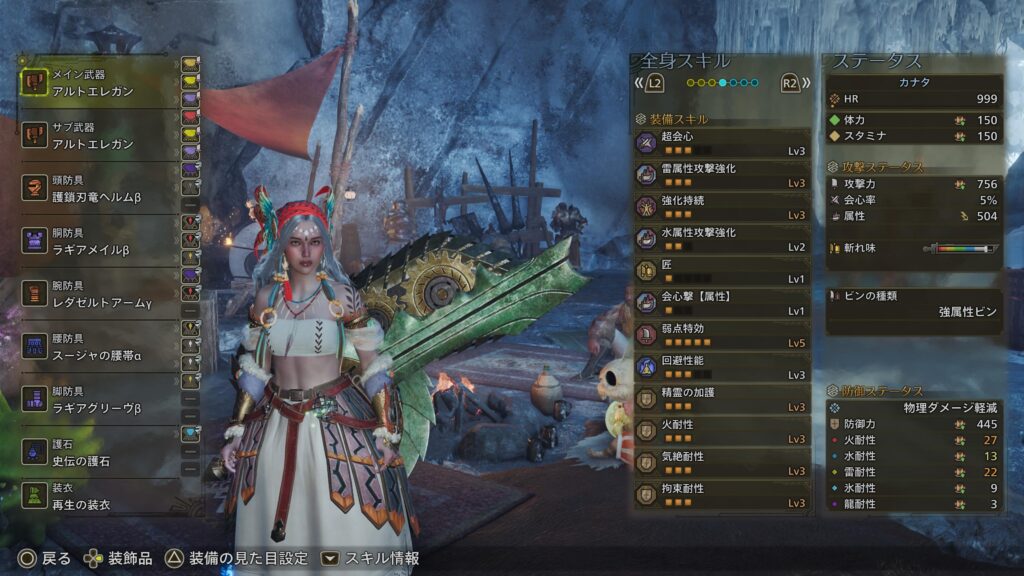Click the 匠 skill row
The image size is (1024, 576).
coord(722,271)
